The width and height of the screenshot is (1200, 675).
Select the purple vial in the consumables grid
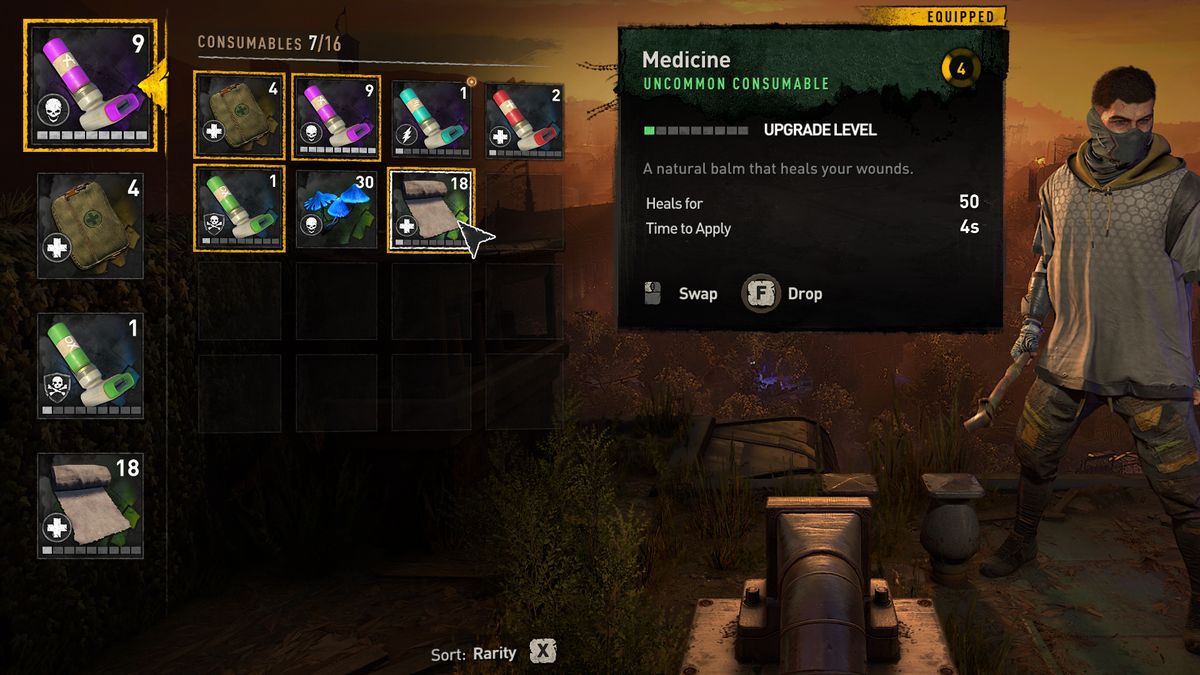click(x=336, y=117)
